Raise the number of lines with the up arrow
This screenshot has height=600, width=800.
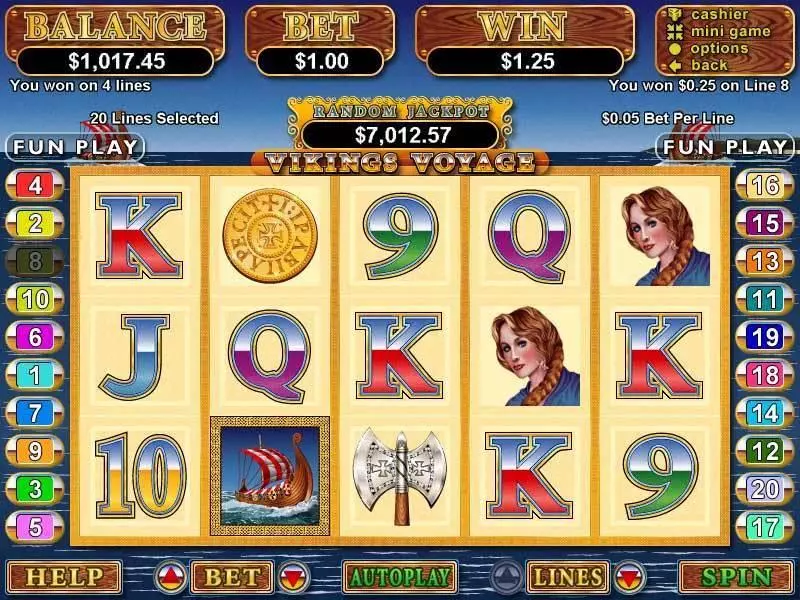pyautogui.click(x=507, y=577)
